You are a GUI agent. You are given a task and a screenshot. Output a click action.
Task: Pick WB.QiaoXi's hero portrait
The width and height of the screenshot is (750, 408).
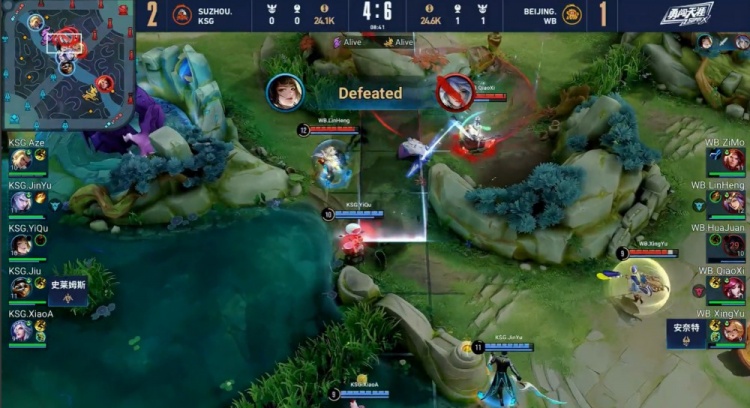point(735,288)
